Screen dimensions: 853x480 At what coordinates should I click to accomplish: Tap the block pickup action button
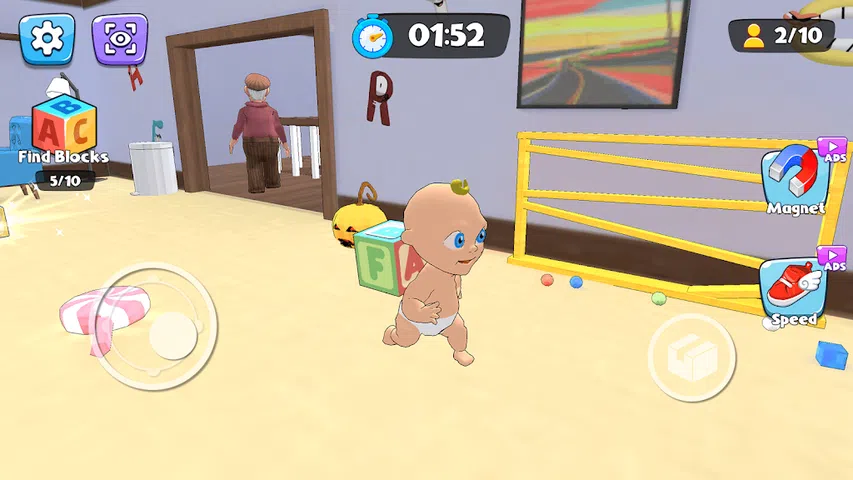[691, 357]
